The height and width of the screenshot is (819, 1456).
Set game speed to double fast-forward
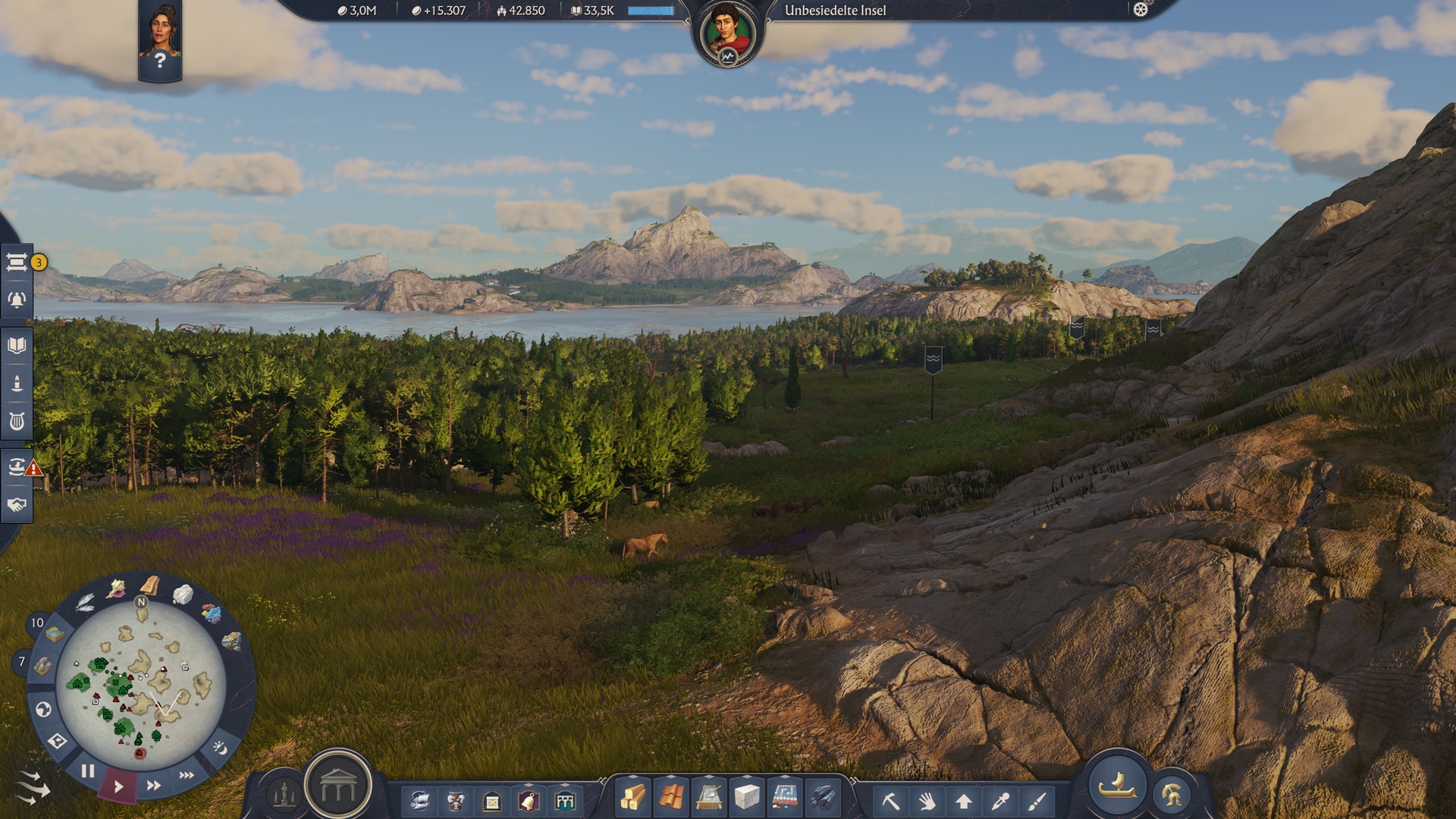coord(153,786)
